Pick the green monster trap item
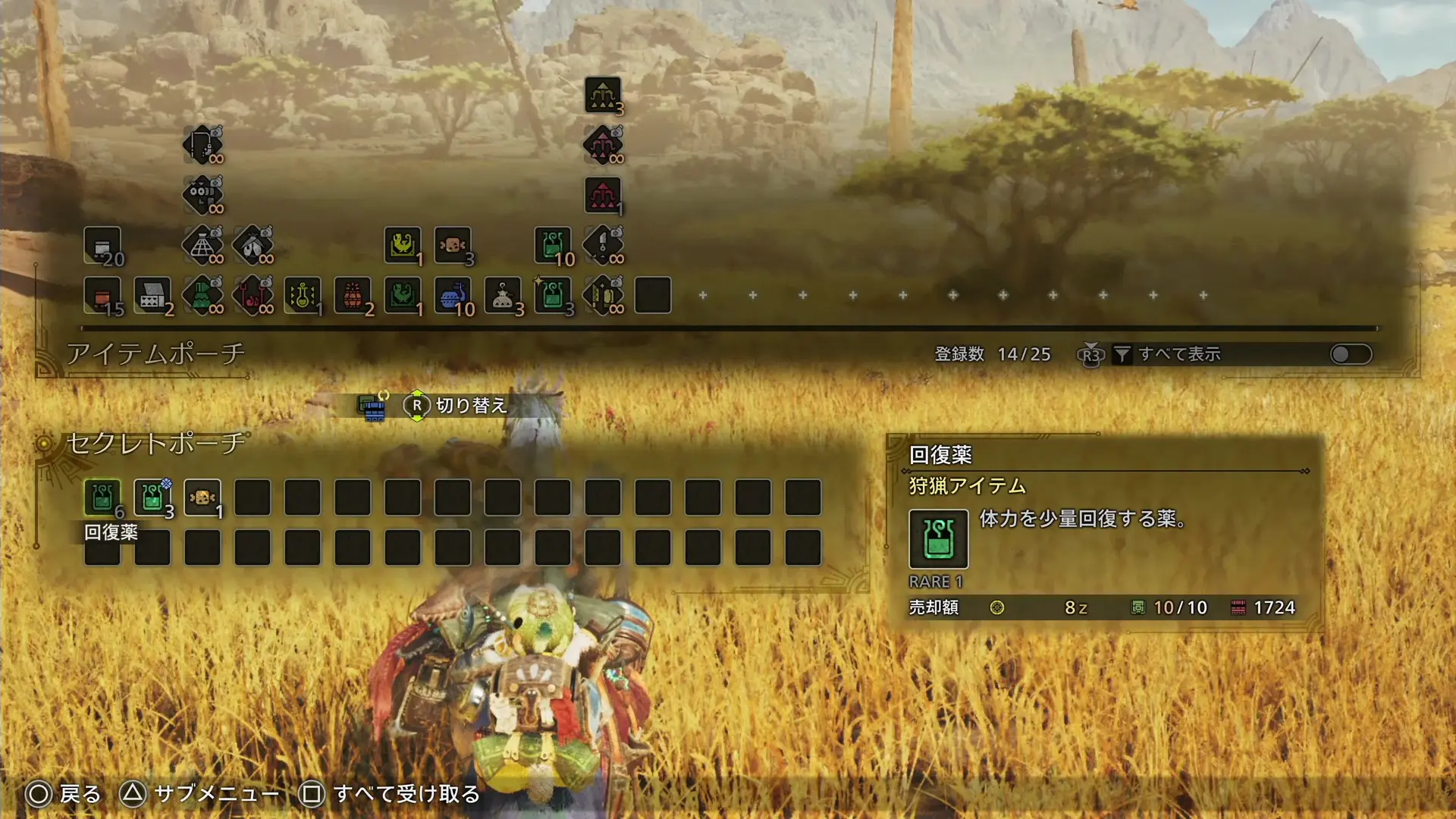The image size is (1456, 819). click(403, 295)
